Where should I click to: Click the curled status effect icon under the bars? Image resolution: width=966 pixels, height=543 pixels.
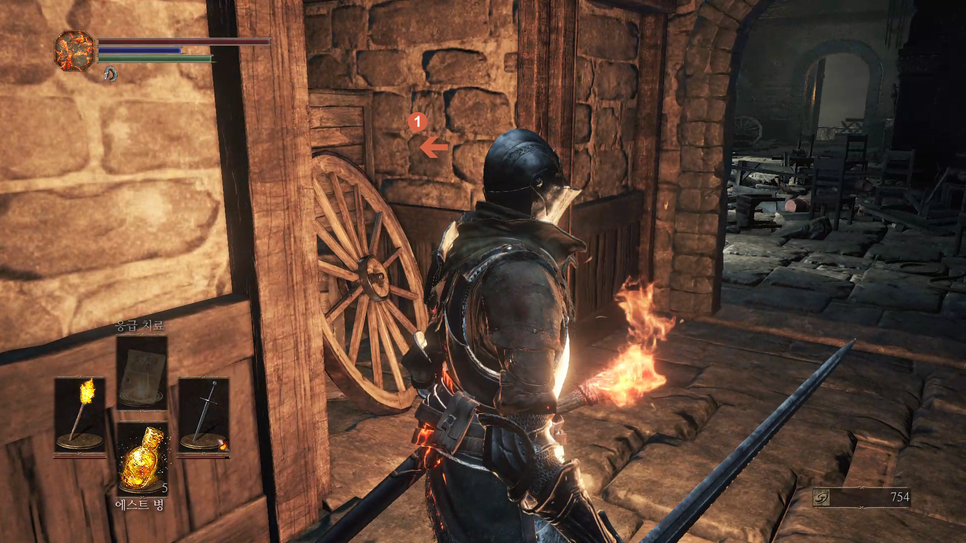coord(110,74)
